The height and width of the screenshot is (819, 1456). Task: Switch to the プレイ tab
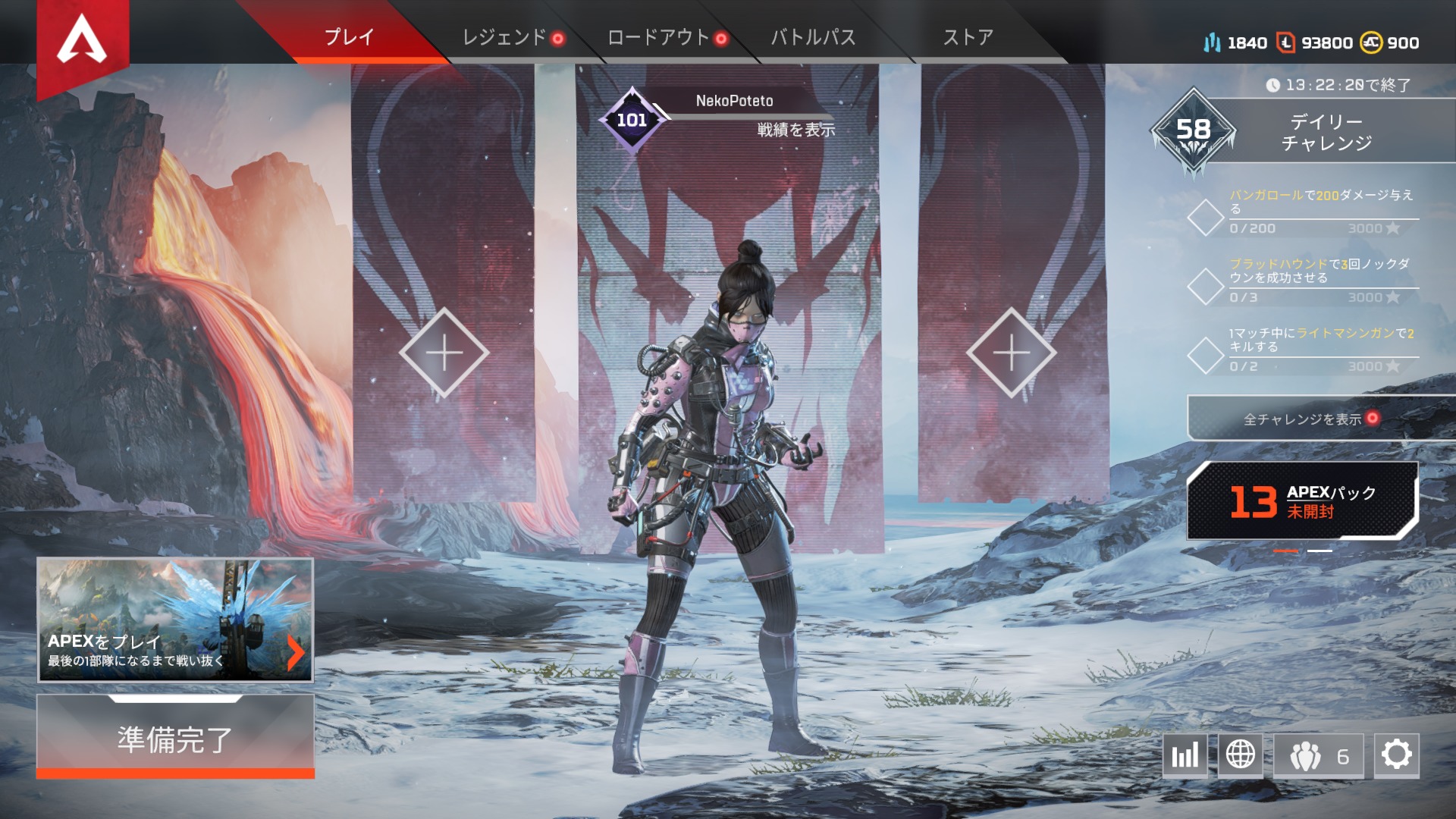(349, 36)
